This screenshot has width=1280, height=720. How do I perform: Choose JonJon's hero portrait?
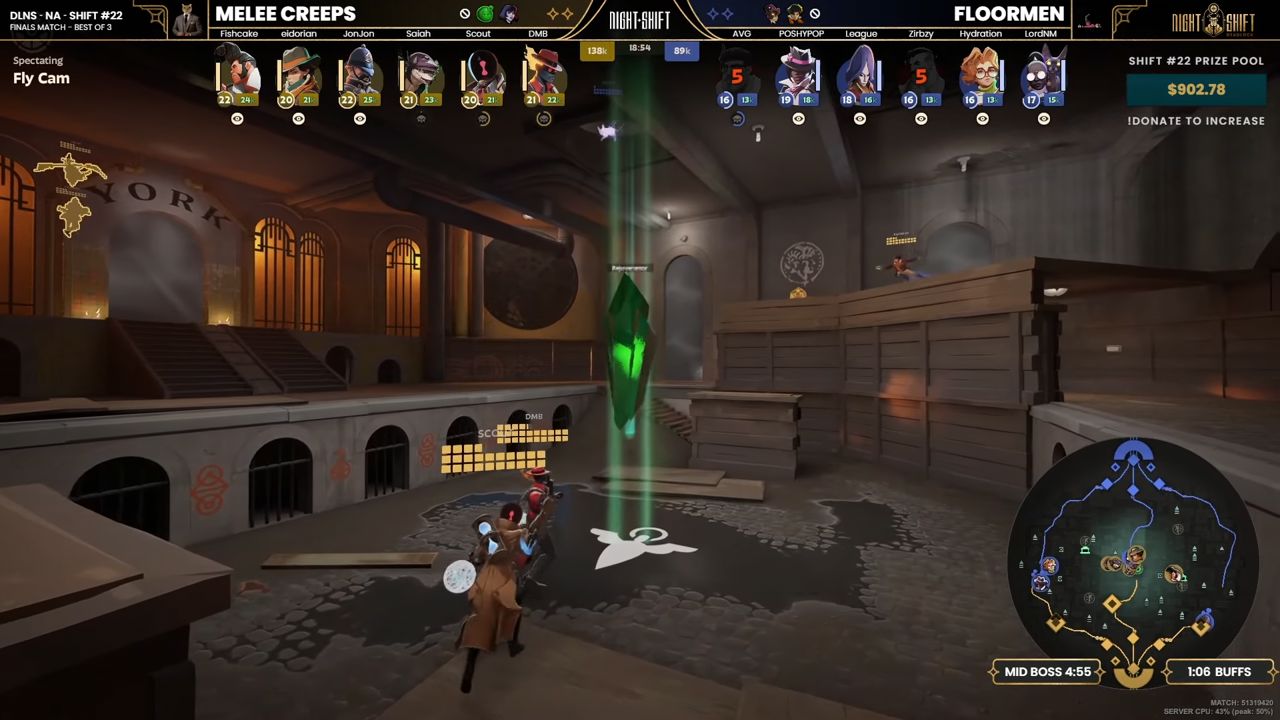[x=359, y=72]
